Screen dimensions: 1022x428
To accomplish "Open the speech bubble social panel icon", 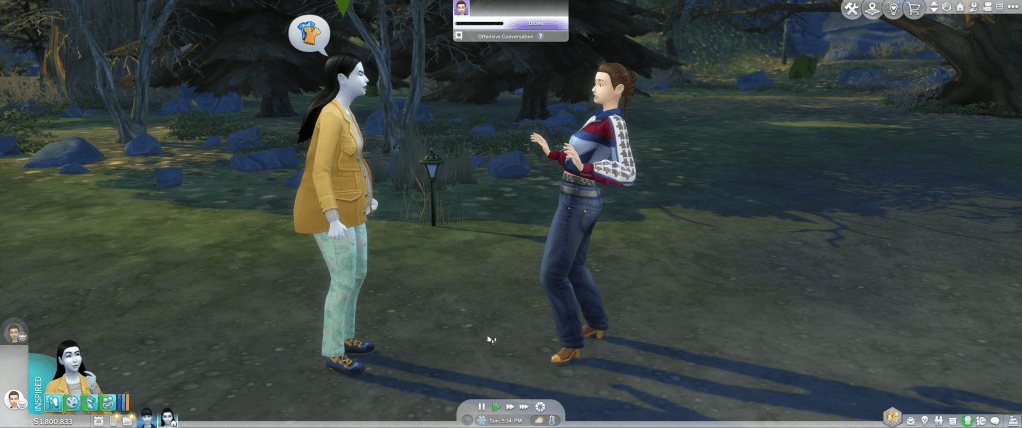I will (x=995, y=420).
